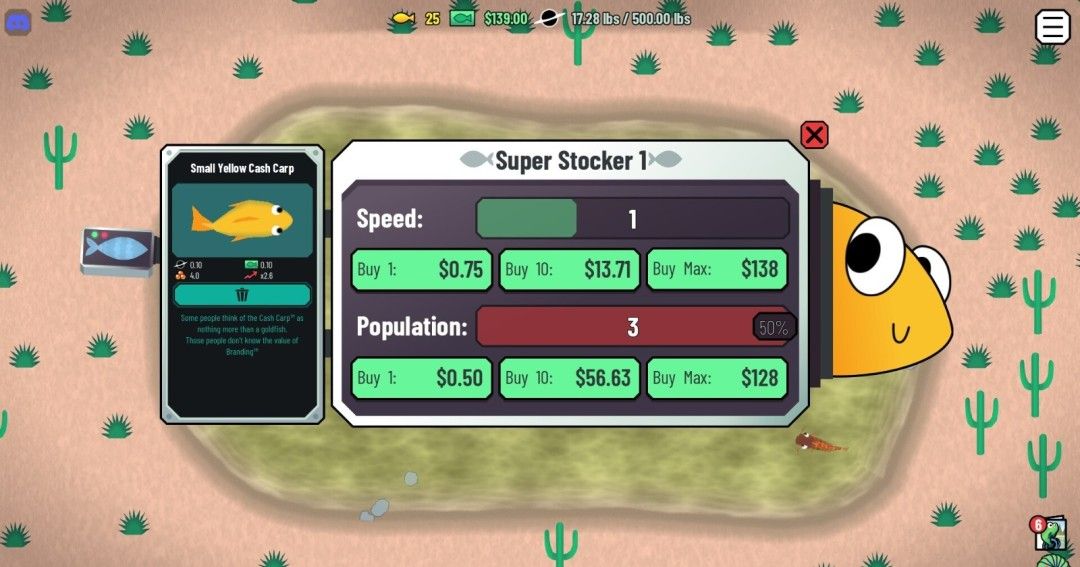1080x567 pixels.
Task: Buy Max Population upgrades for $128
Action: [717, 378]
